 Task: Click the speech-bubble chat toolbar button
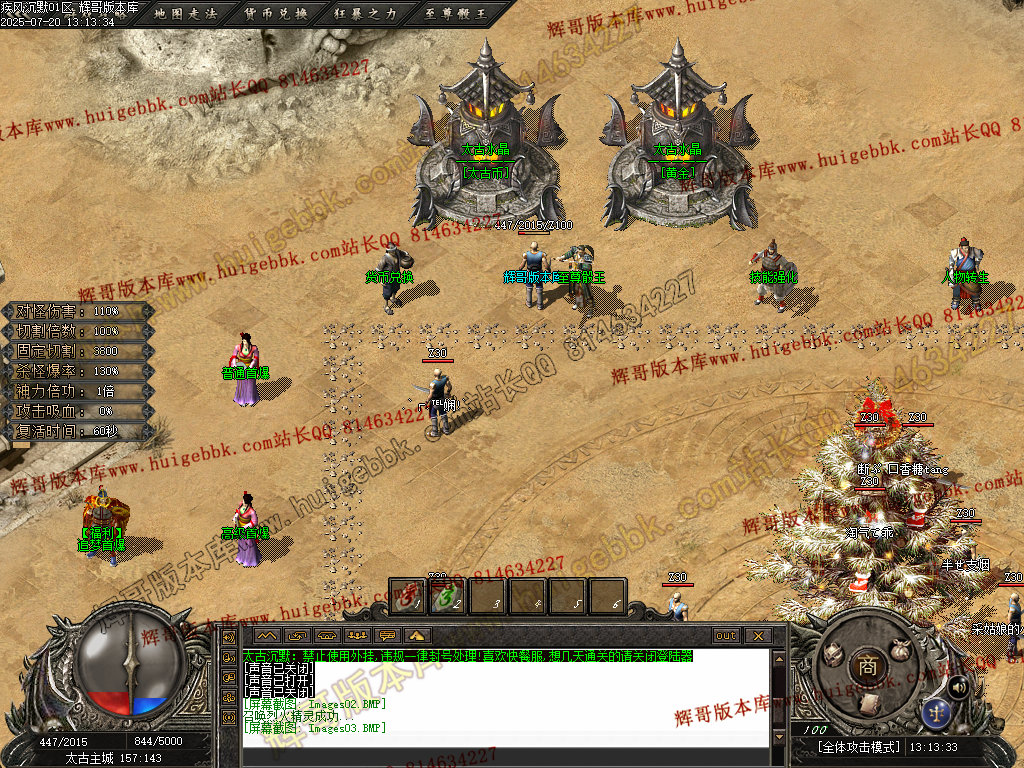[386, 636]
